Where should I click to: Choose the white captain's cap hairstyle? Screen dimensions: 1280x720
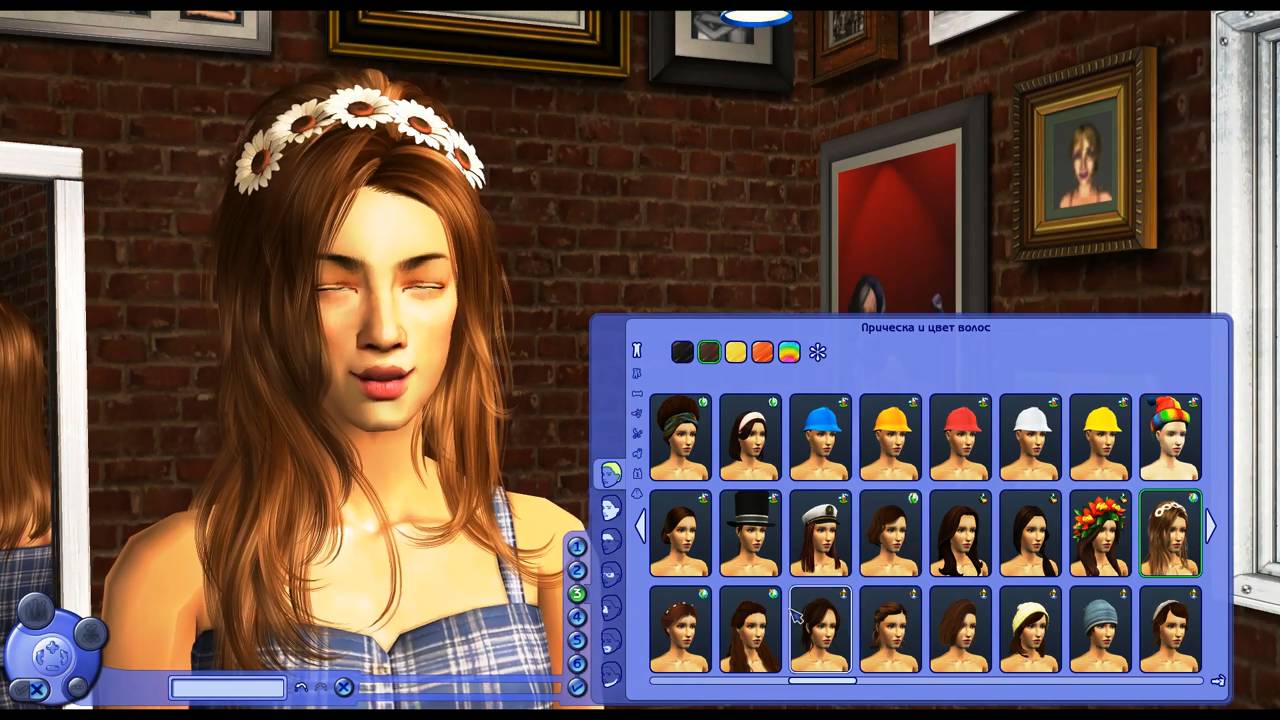point(820,533)
